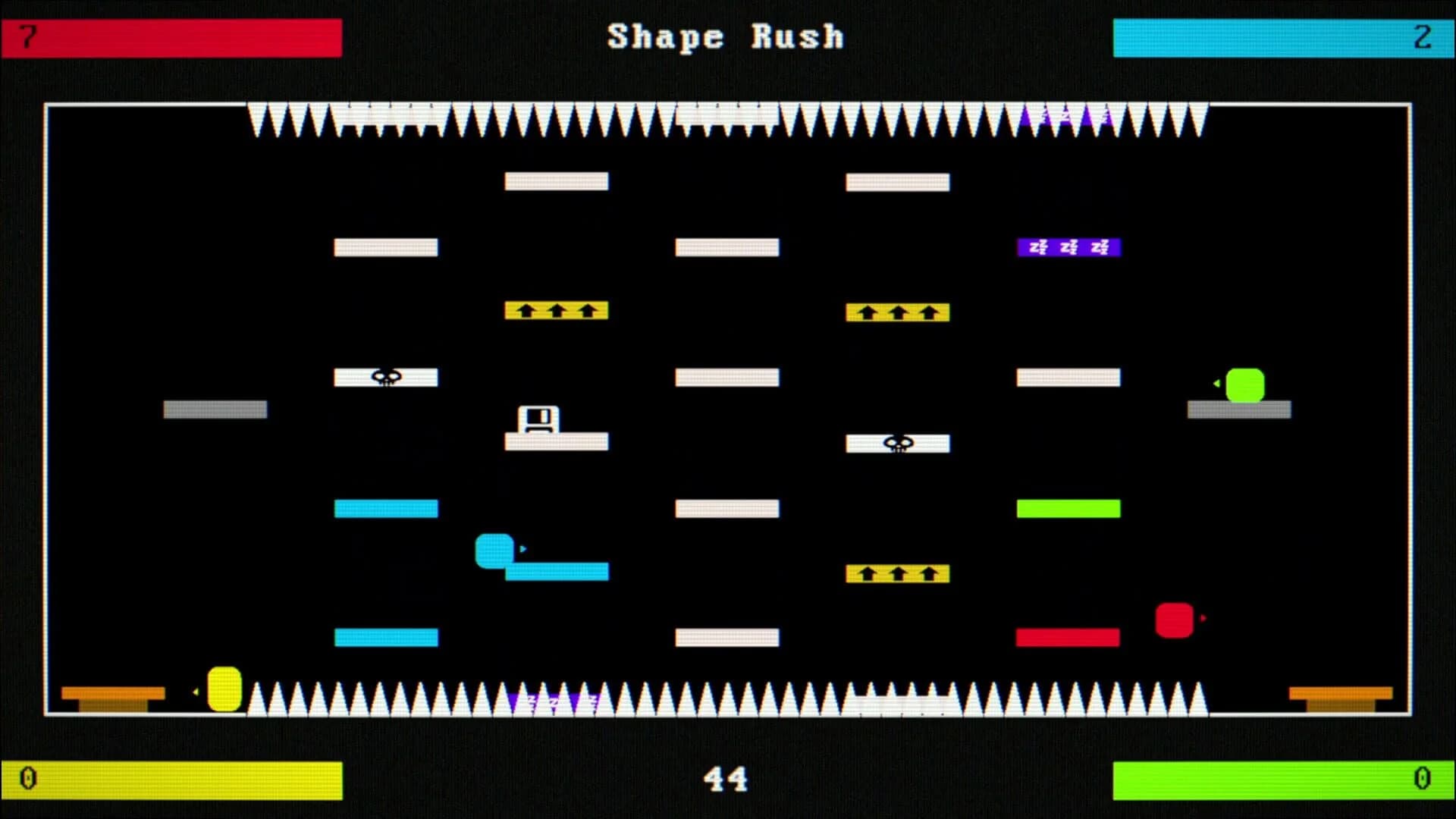Select the gray platform below the green square
Image resolution: width=1456 pixels, height=819 pixels.
click(1241, 409)
